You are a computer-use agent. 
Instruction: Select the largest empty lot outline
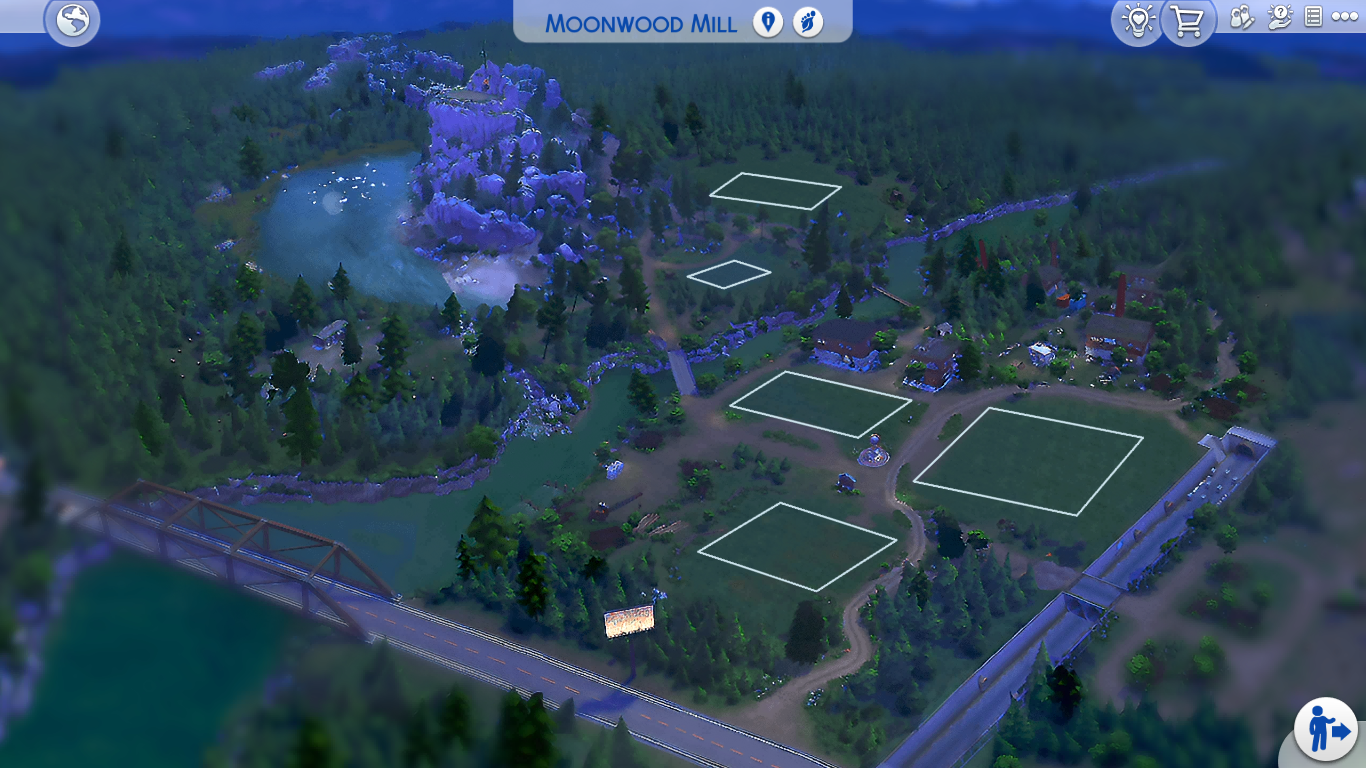pyautogui.click(x=1028, y=461)
